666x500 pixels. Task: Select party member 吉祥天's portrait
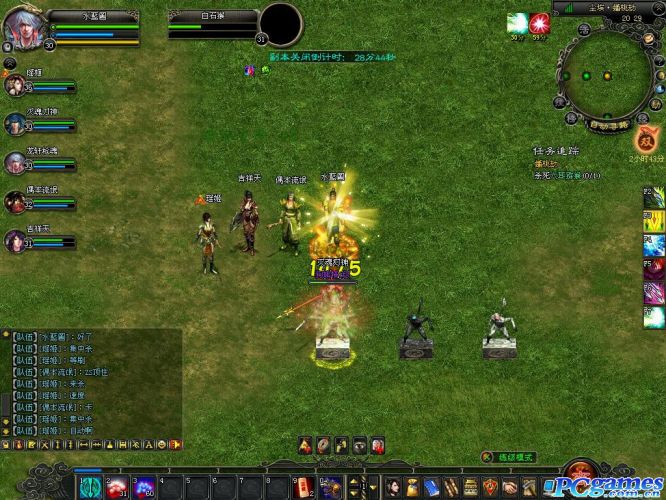15,240
